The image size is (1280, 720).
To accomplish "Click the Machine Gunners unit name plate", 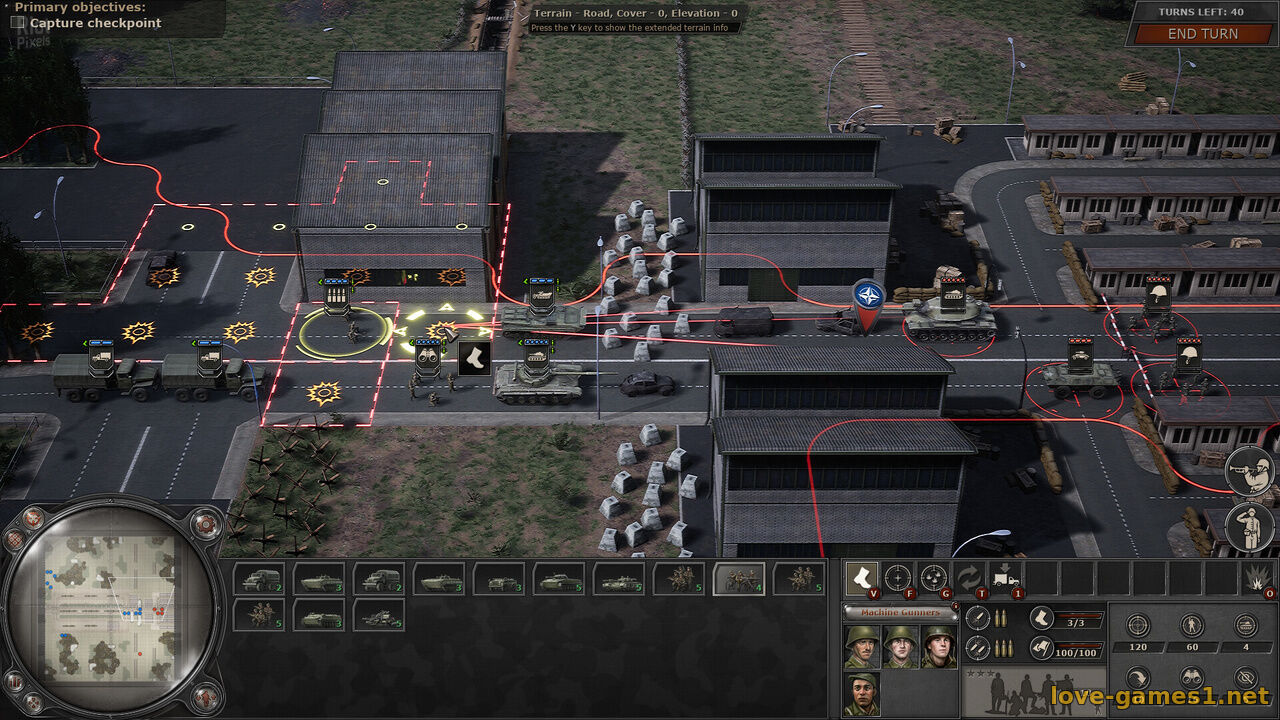I will [x=900, y=612].
